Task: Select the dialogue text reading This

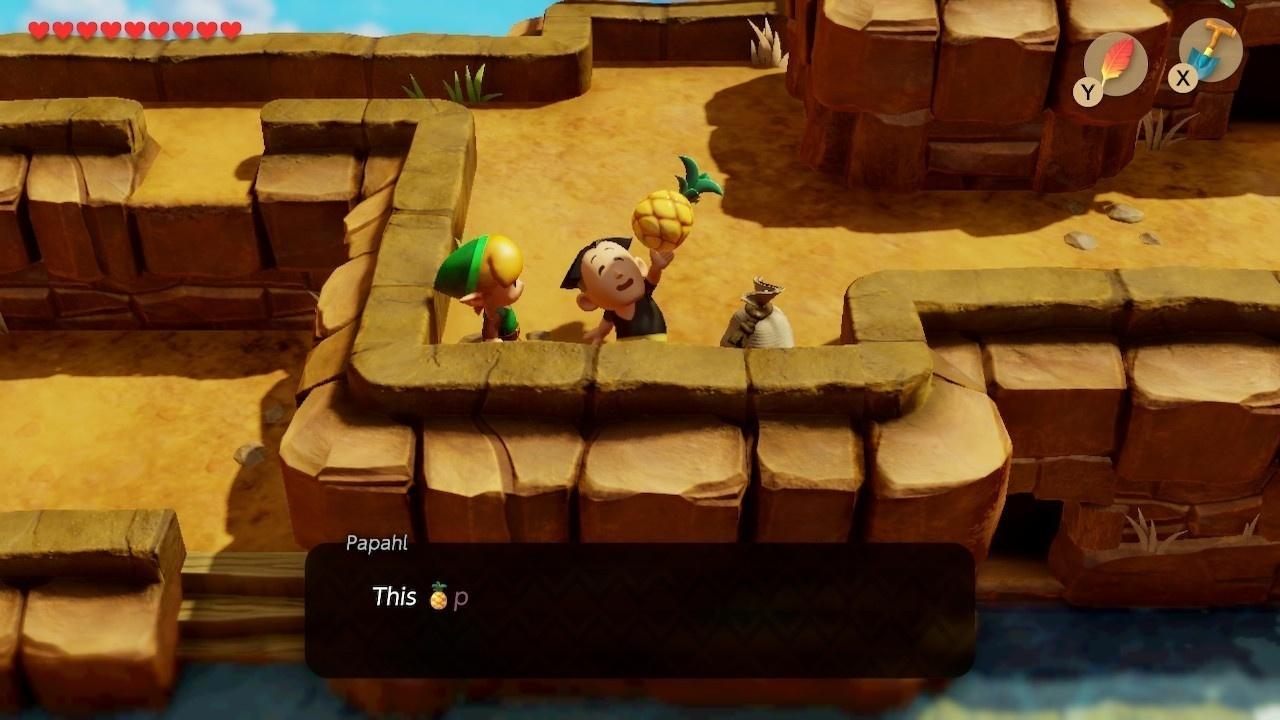Action: [396, 596]
